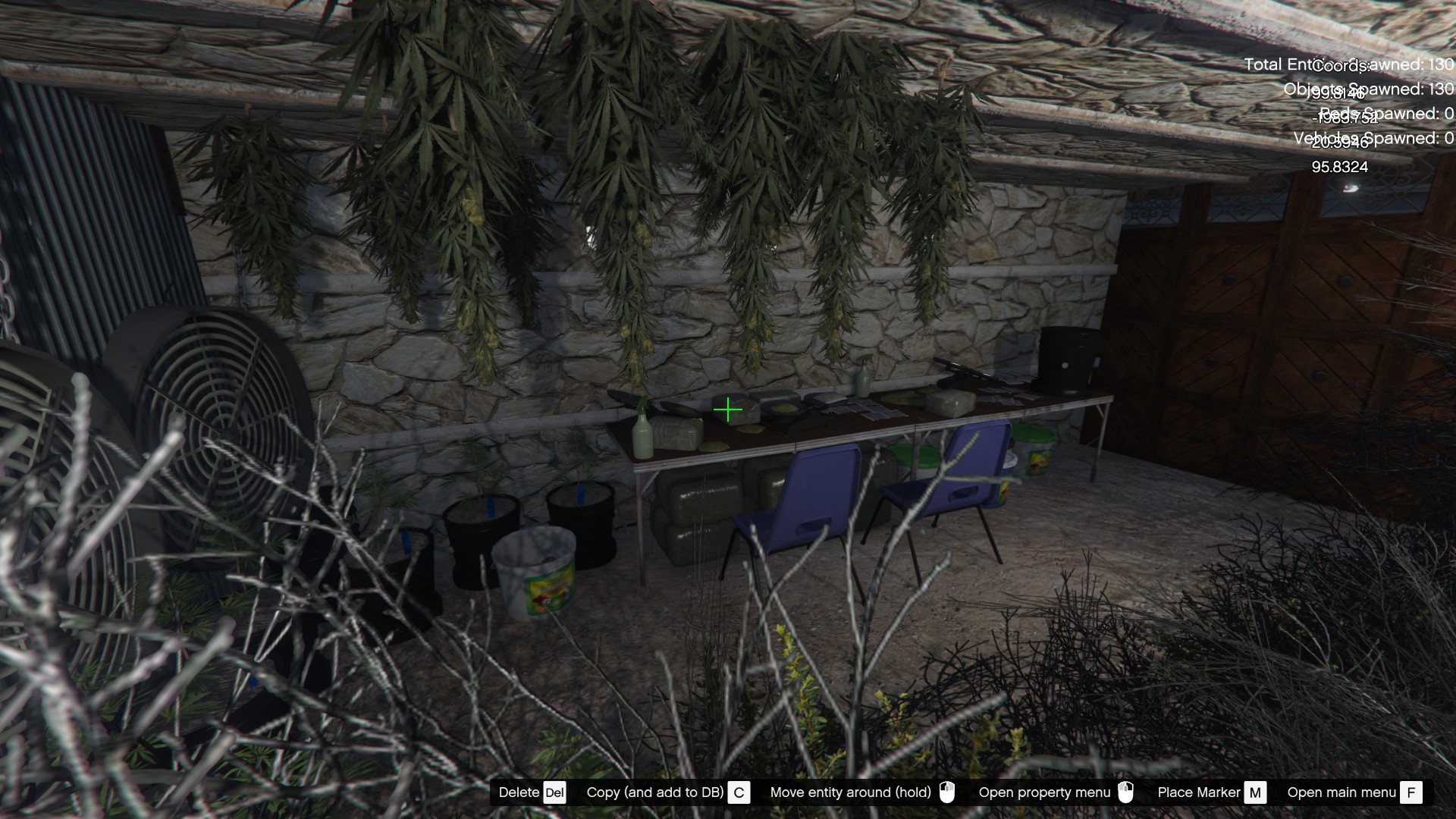1456x819 pixels.
Task: Open the property menu entry
Action: coord(1045,792)
